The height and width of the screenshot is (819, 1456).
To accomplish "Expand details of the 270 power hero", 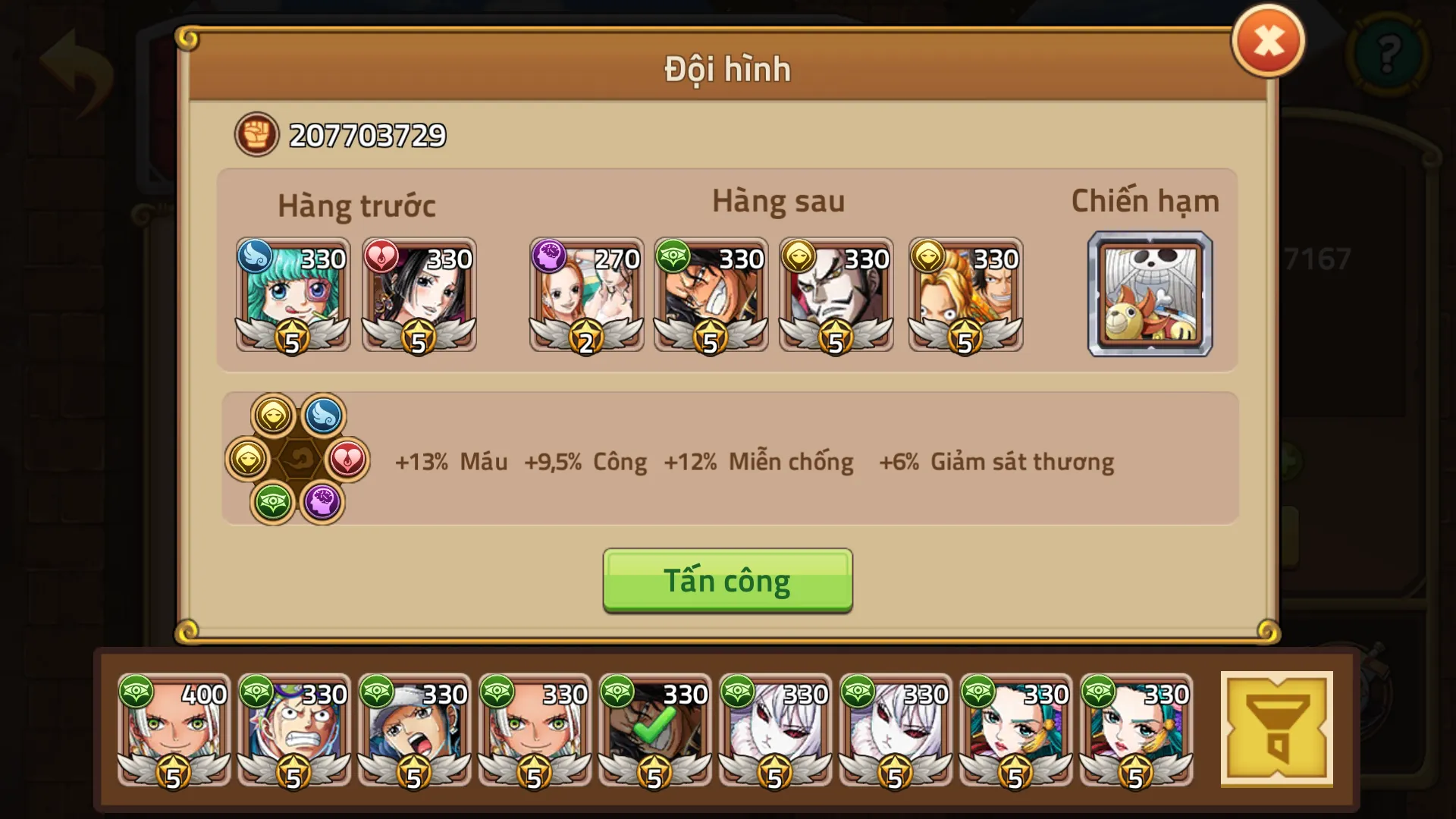I will coord(586,295).
